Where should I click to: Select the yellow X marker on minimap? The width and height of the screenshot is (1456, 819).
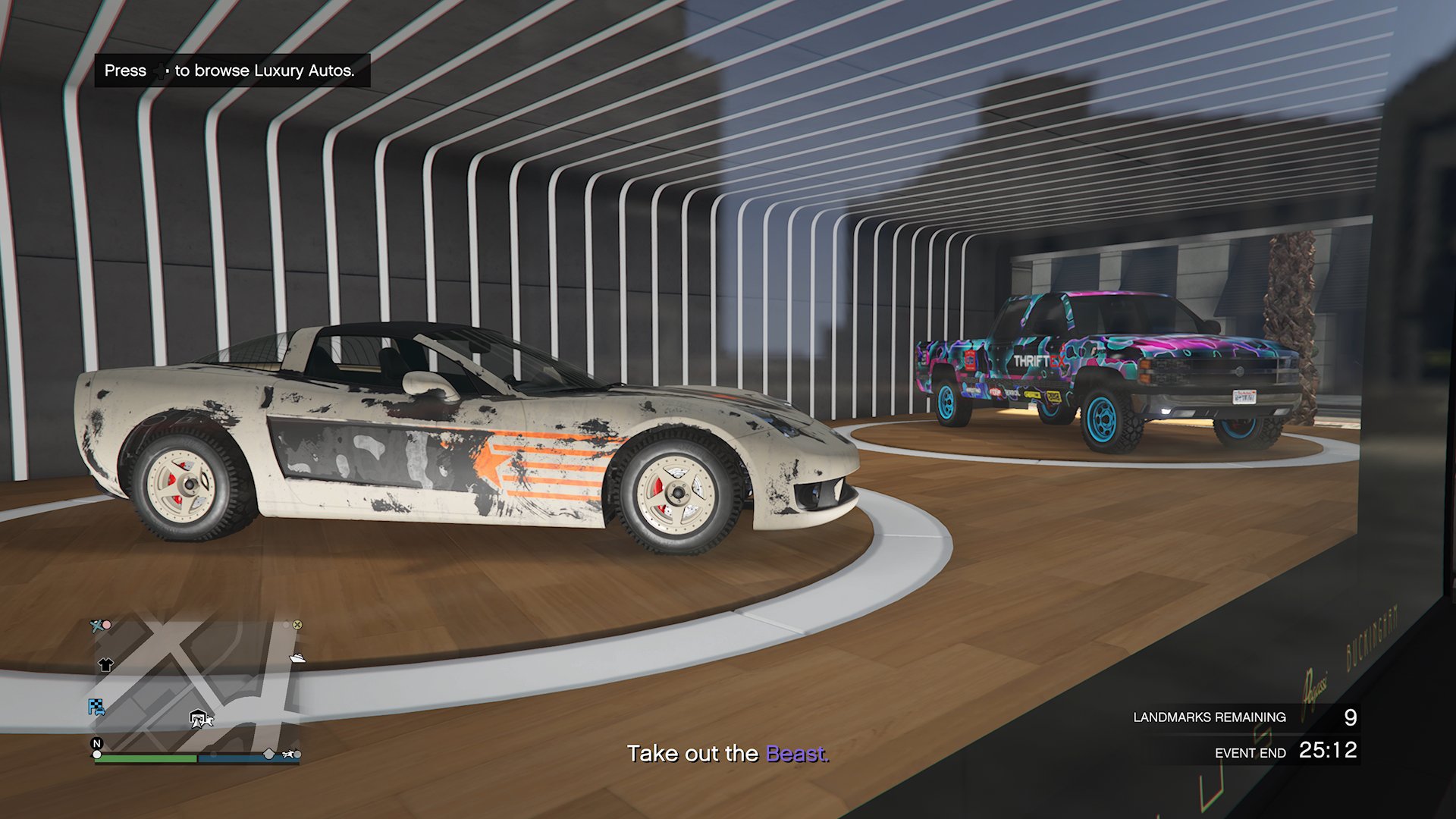(x=297, y=625)
